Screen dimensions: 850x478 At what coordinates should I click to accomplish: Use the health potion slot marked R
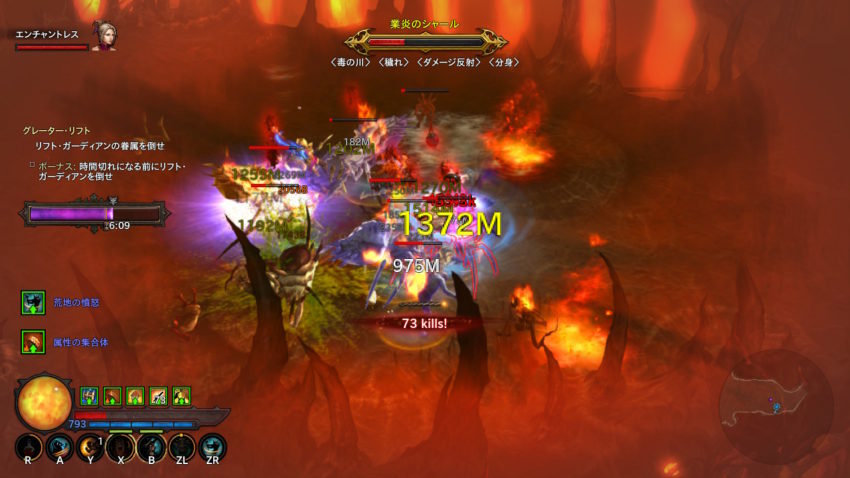29,447
